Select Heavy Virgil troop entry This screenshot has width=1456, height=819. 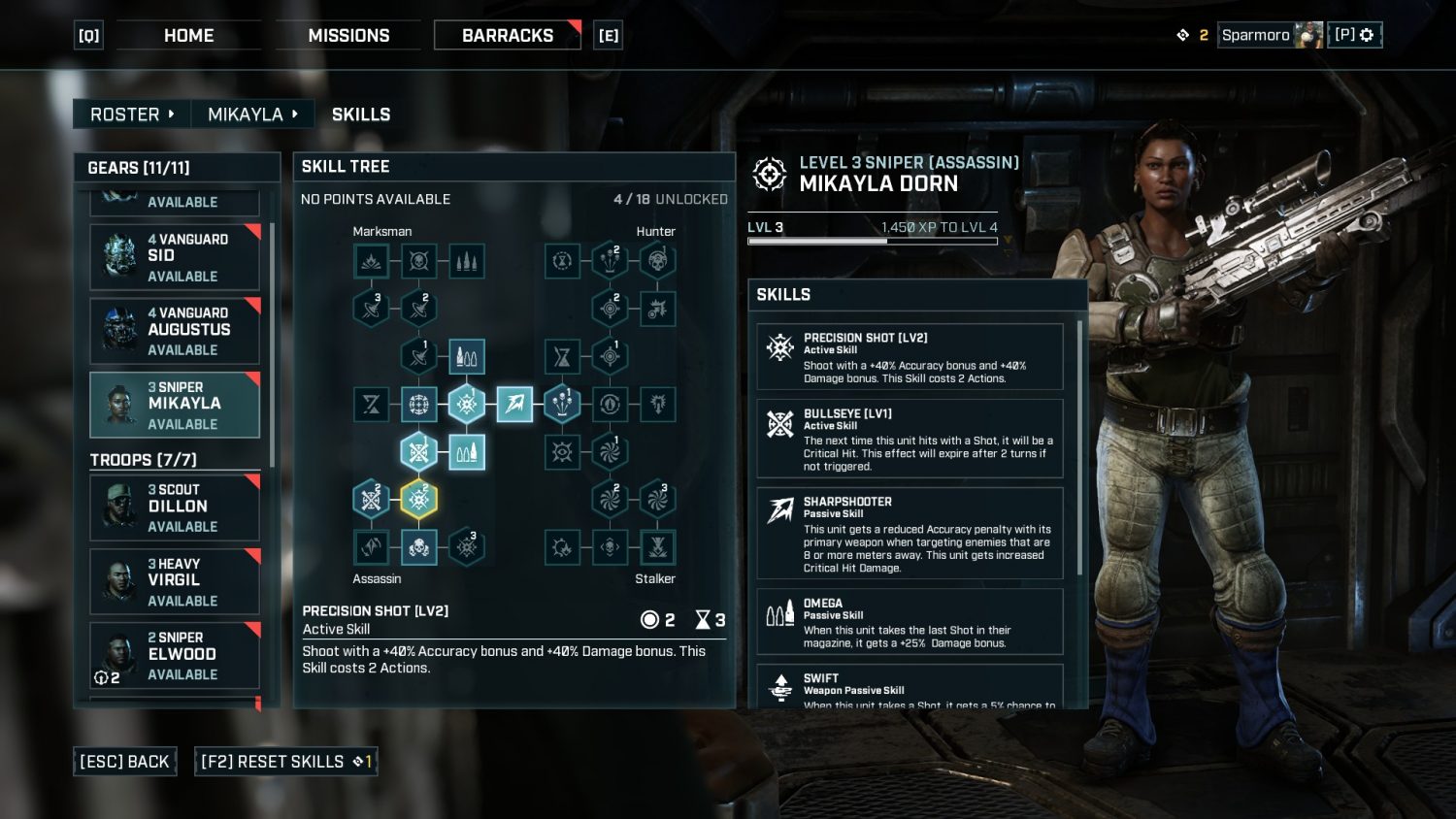click(175, 581)
